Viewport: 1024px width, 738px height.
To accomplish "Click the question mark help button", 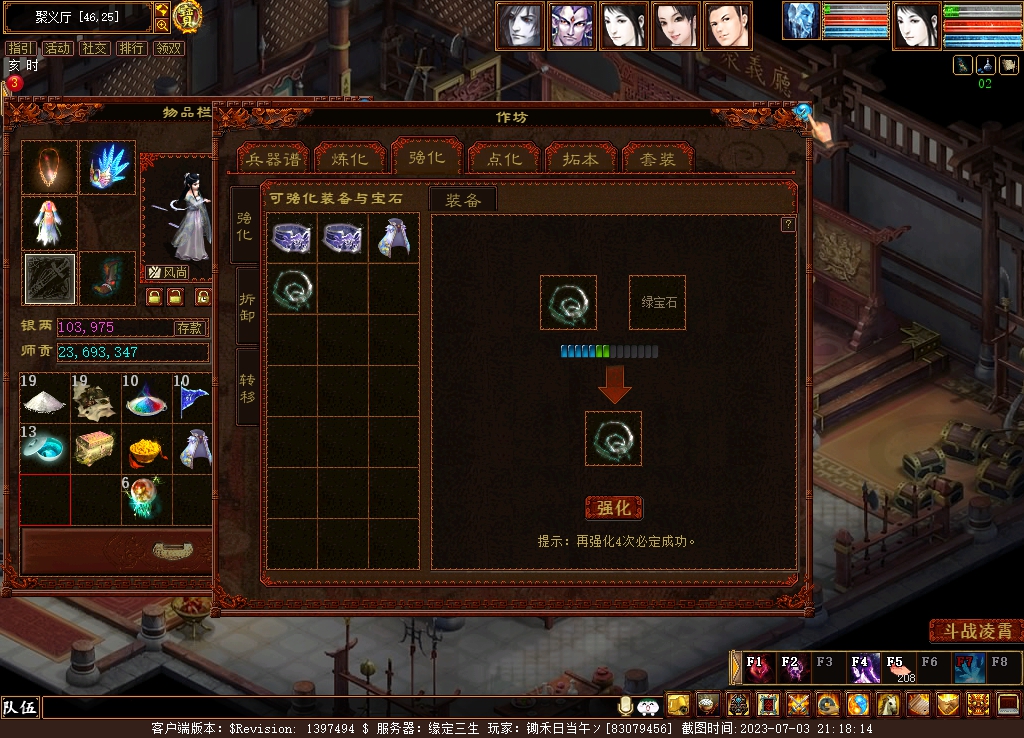I will click(788, 224).
